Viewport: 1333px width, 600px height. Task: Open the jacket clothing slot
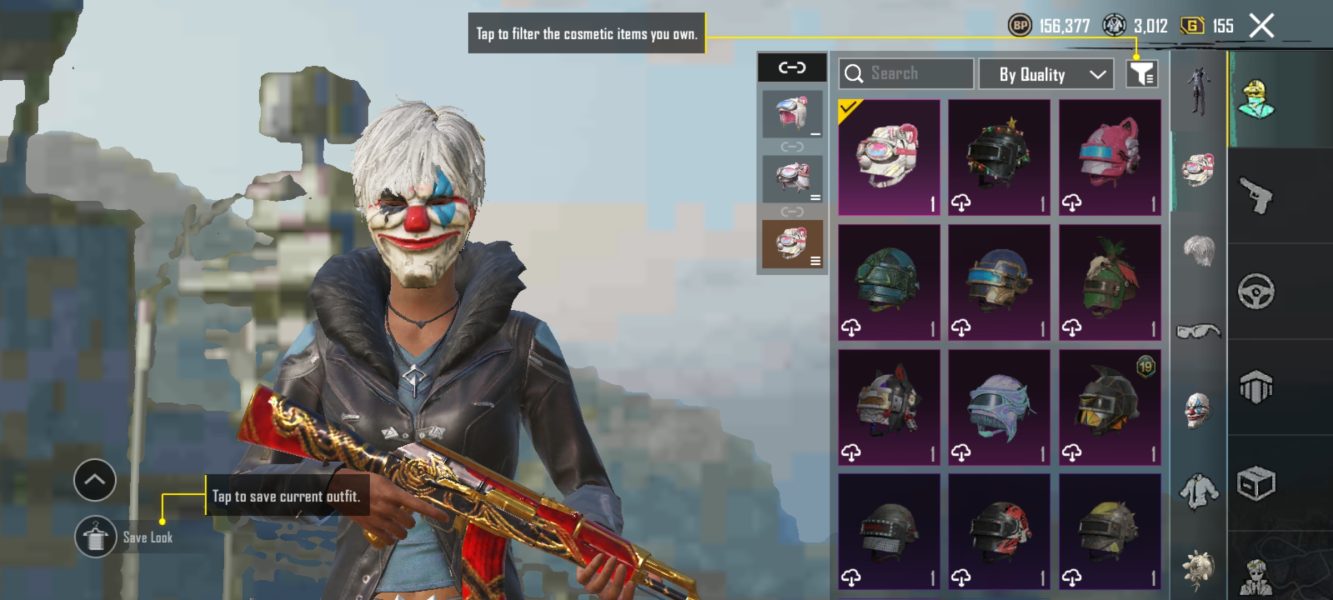pyautogui.click(x=1198, y=490)
